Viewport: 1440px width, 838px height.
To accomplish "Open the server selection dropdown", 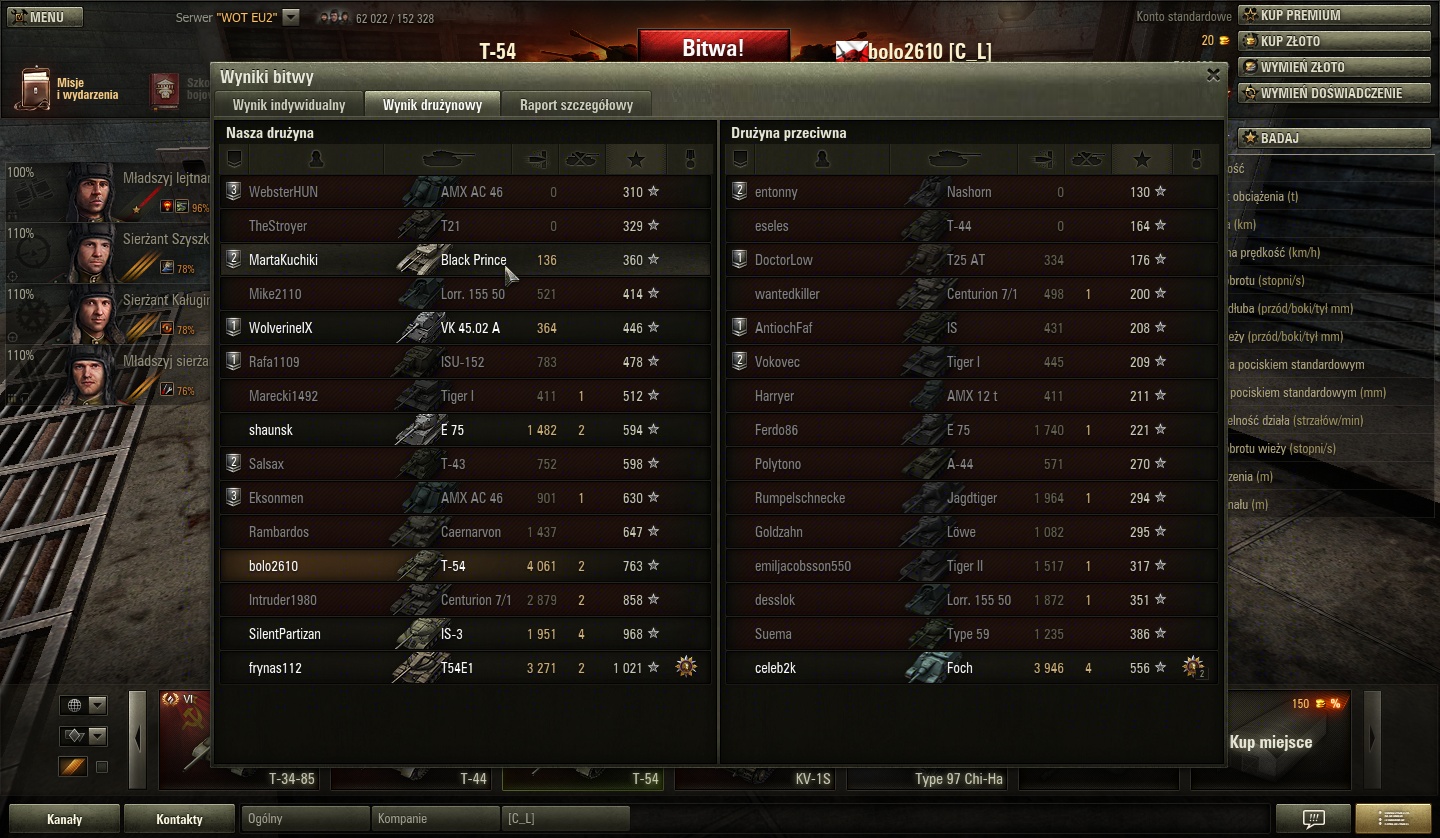I will (291, 17).
